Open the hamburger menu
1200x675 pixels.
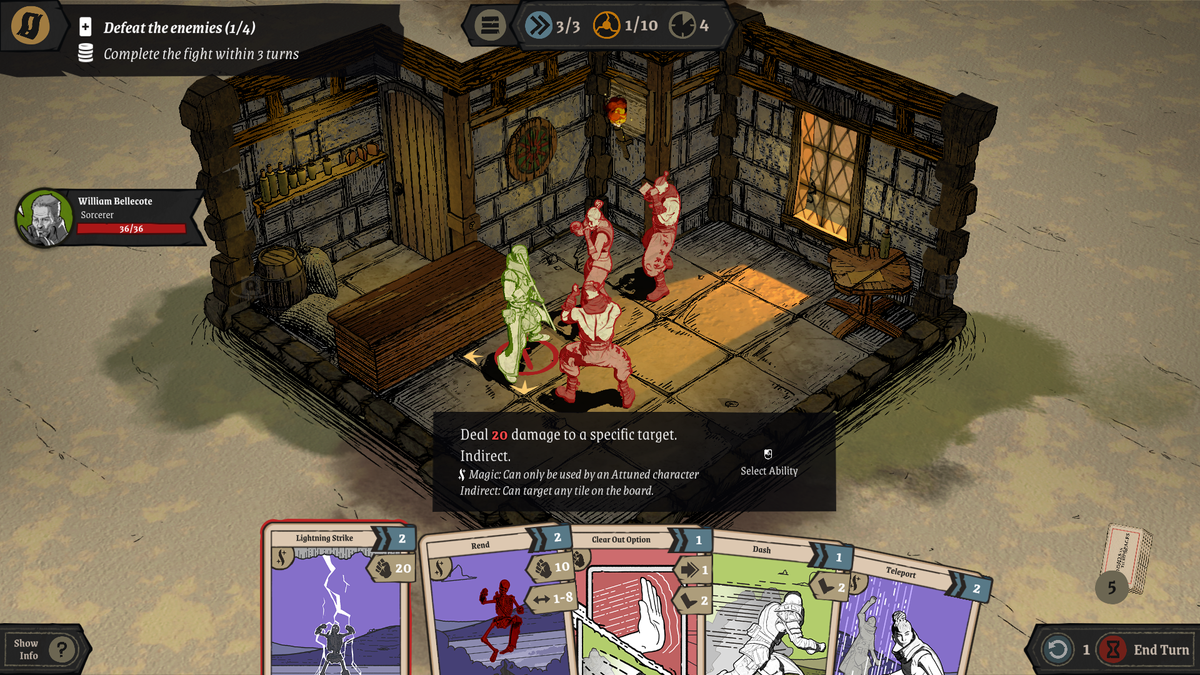489,25
